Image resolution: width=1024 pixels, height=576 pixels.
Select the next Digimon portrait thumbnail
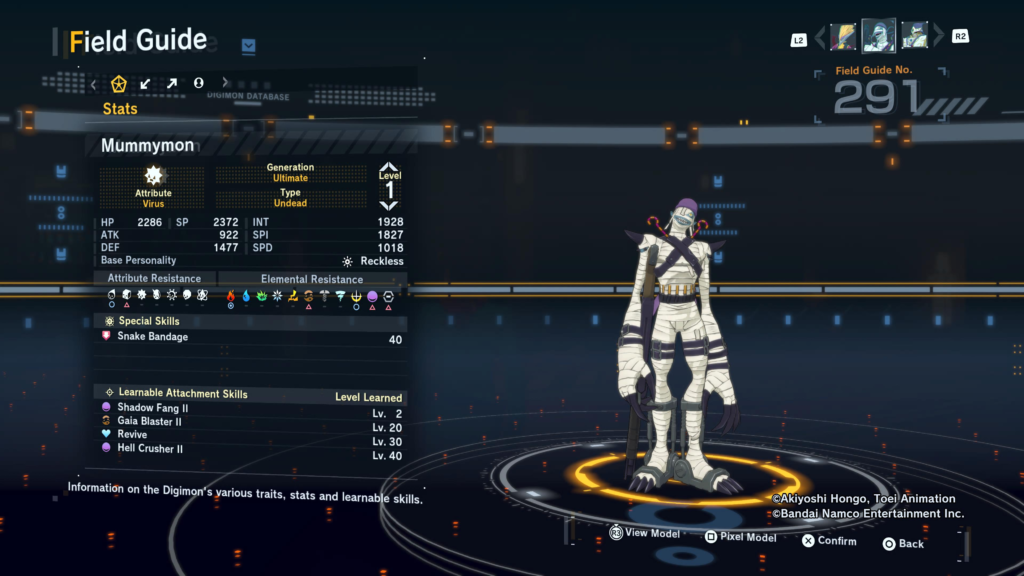pyautogui.click(x=914, y=37)
